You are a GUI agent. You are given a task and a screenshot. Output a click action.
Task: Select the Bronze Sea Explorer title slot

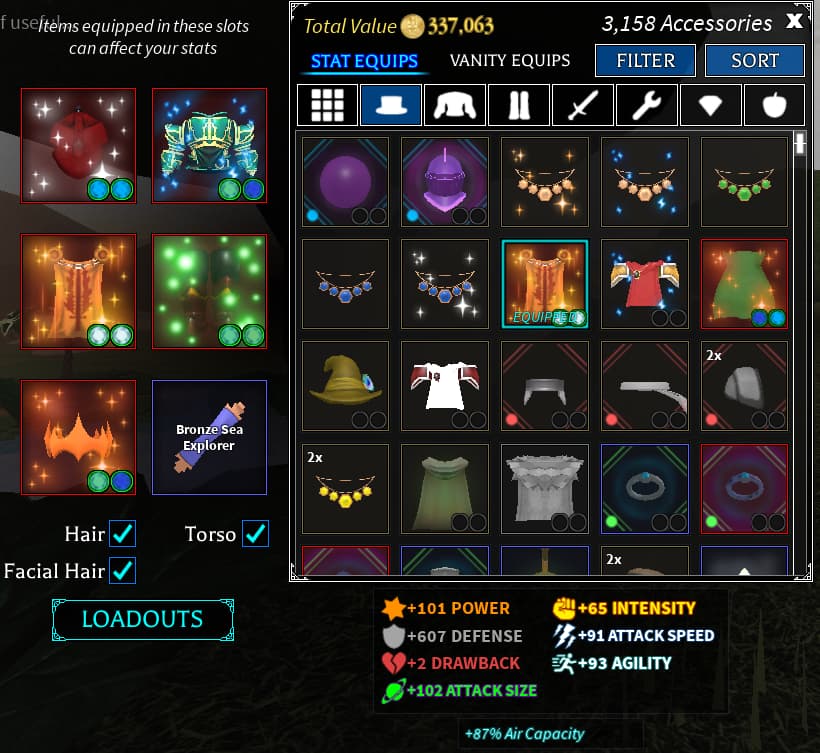[x=209, y=438]
